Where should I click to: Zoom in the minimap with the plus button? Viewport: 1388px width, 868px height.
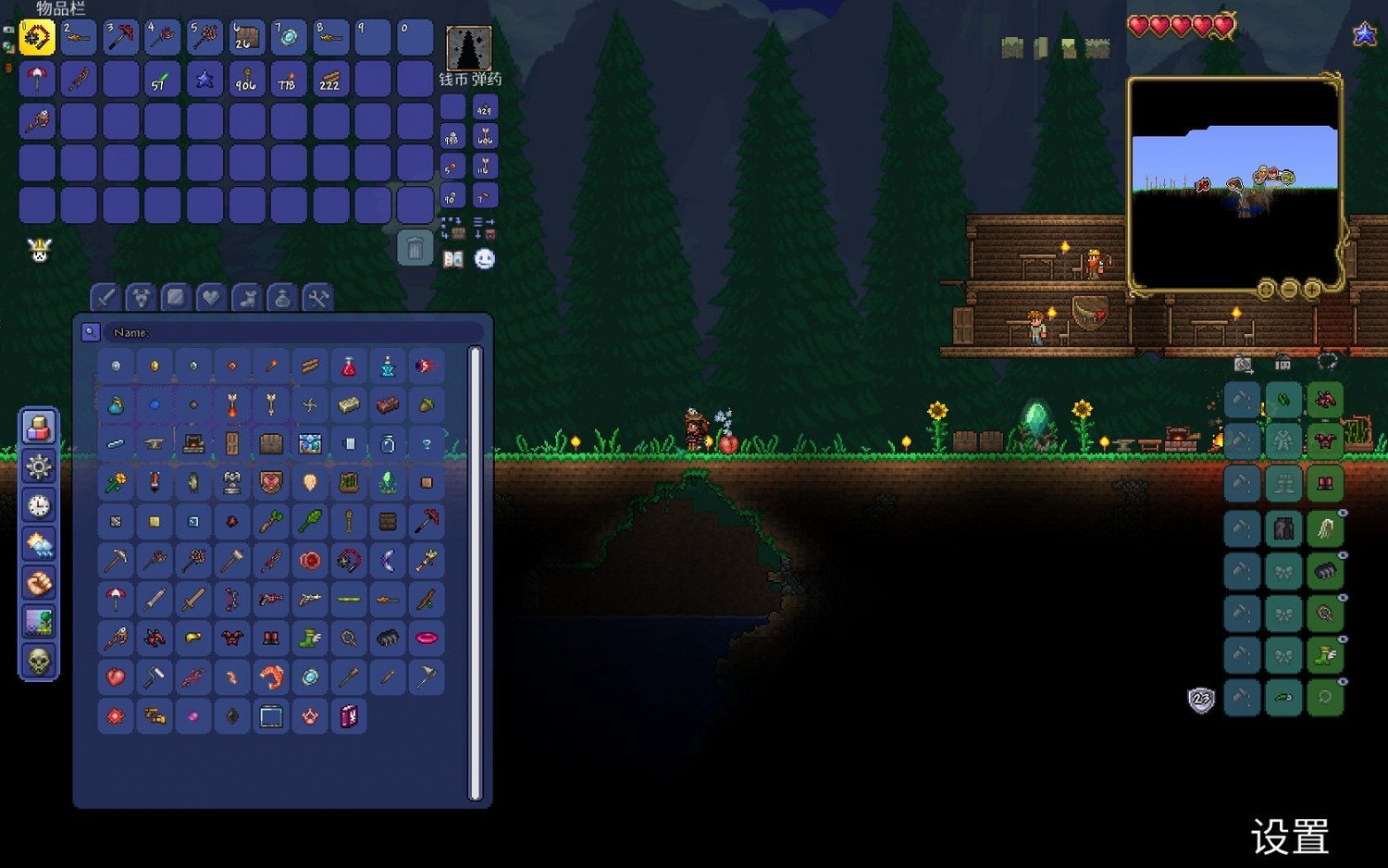click(1311, 290)
